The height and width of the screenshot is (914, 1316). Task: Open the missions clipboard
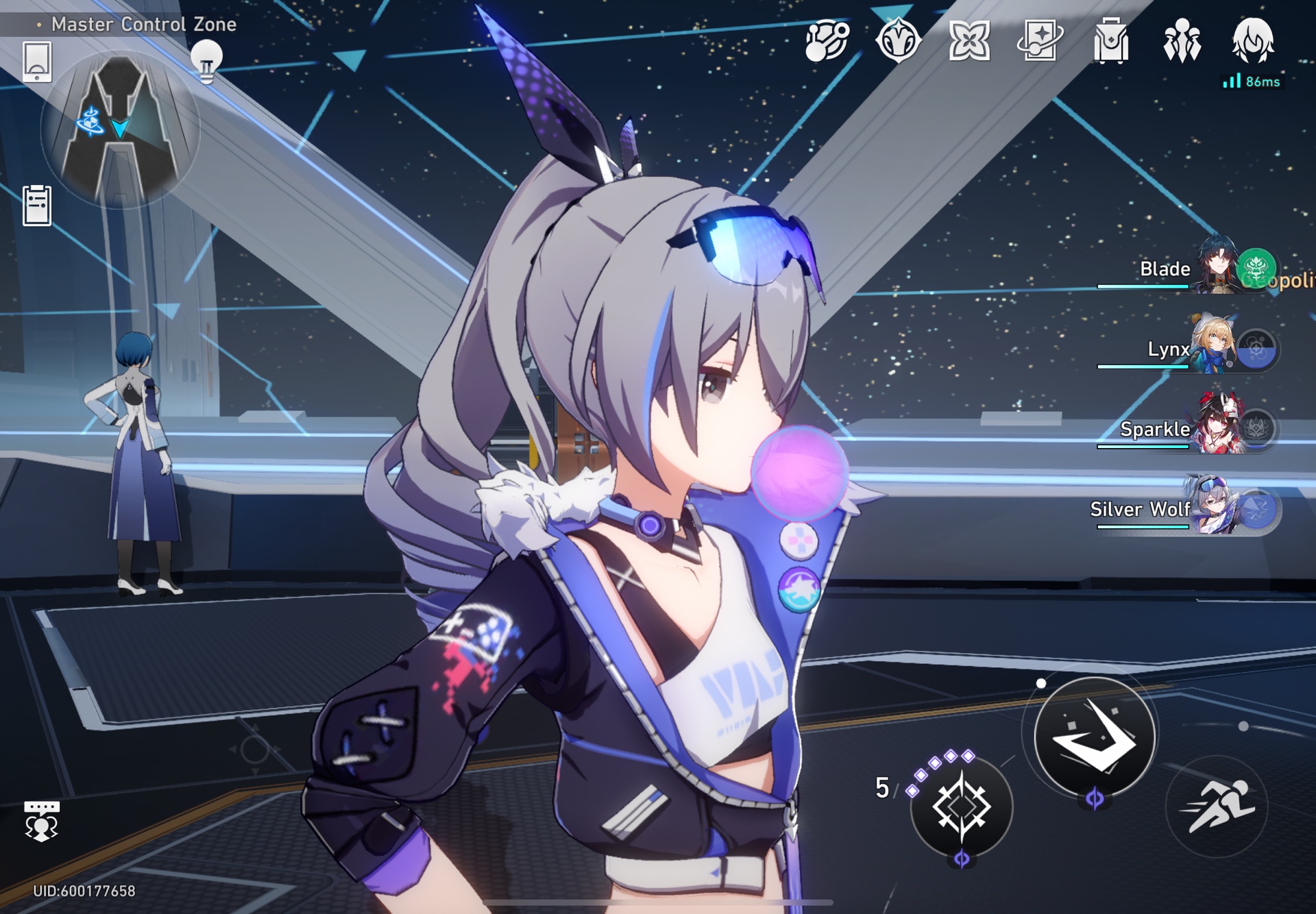(x=36, y=206)
